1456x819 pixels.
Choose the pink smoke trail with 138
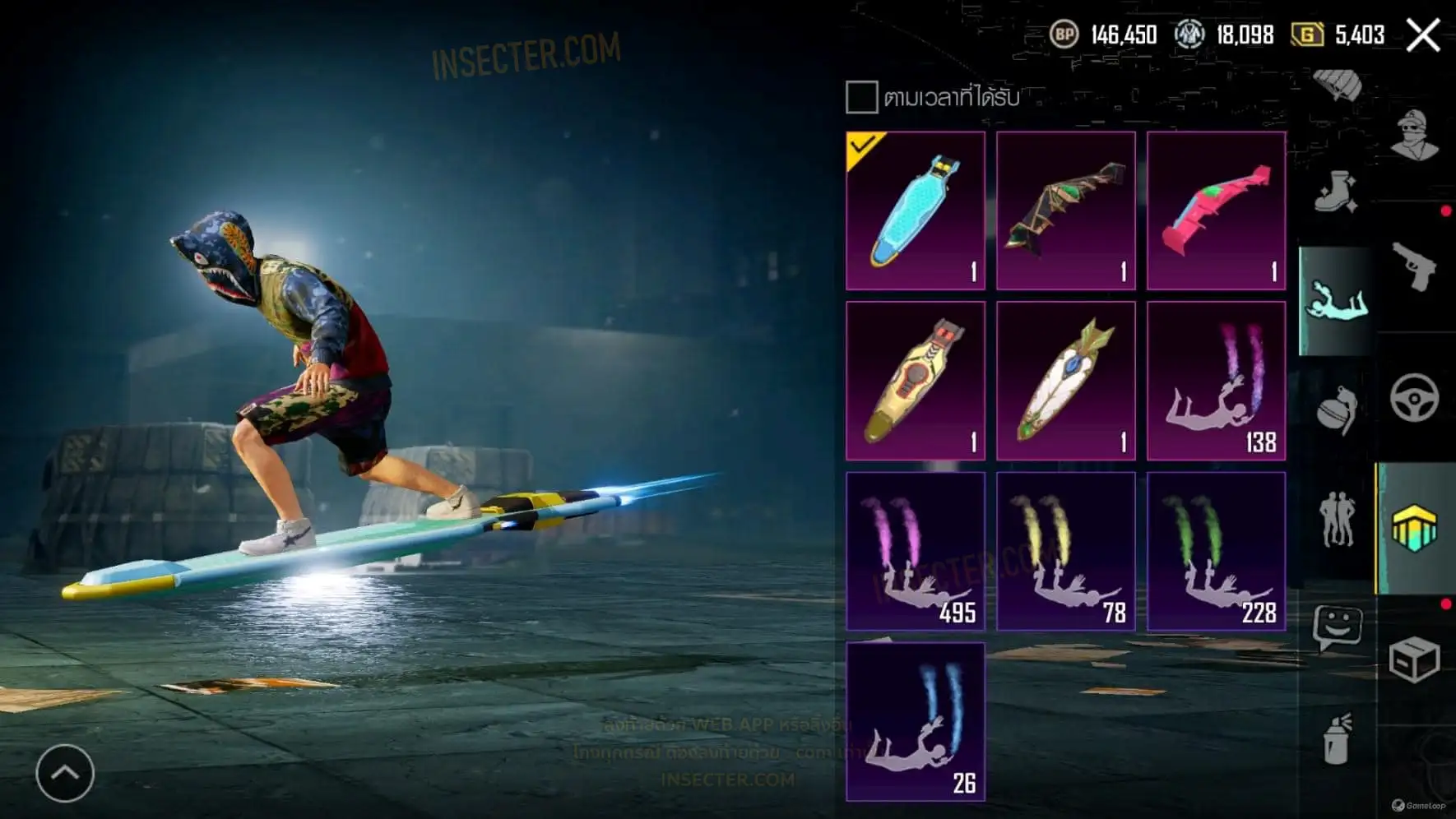[1217, 381]
